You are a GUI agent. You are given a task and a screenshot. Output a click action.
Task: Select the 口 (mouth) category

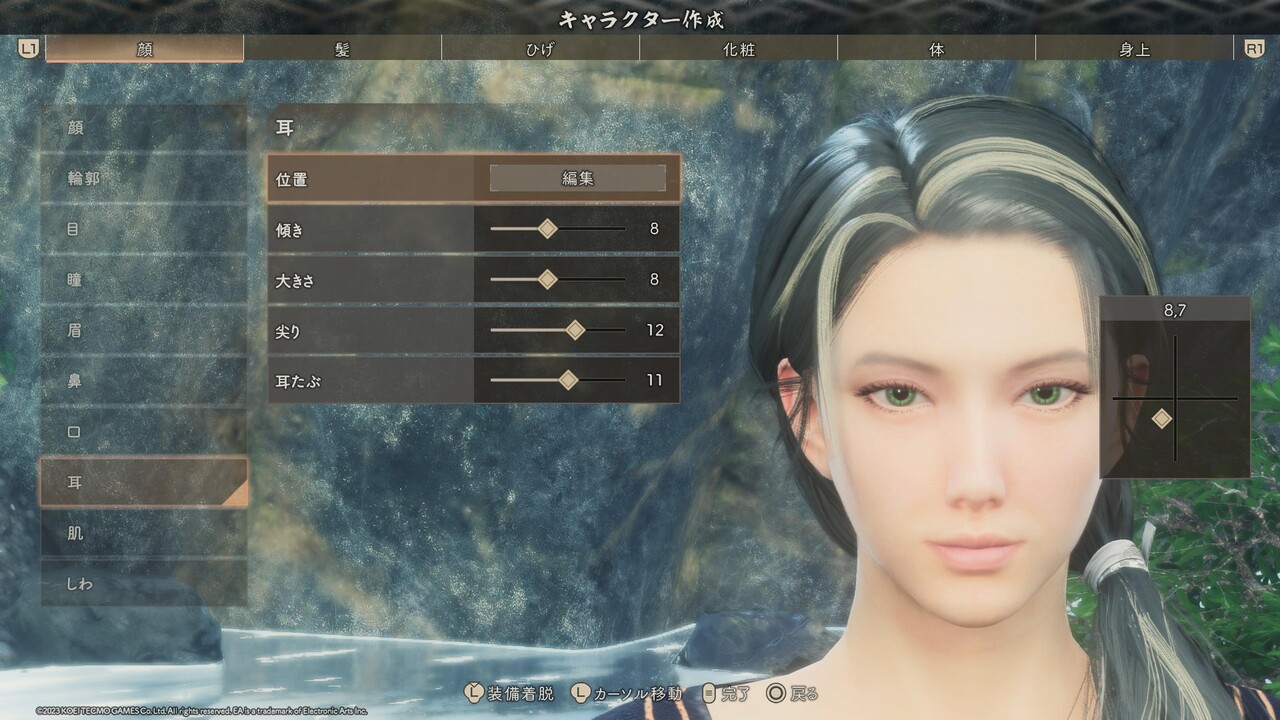[x=143, y=431]
